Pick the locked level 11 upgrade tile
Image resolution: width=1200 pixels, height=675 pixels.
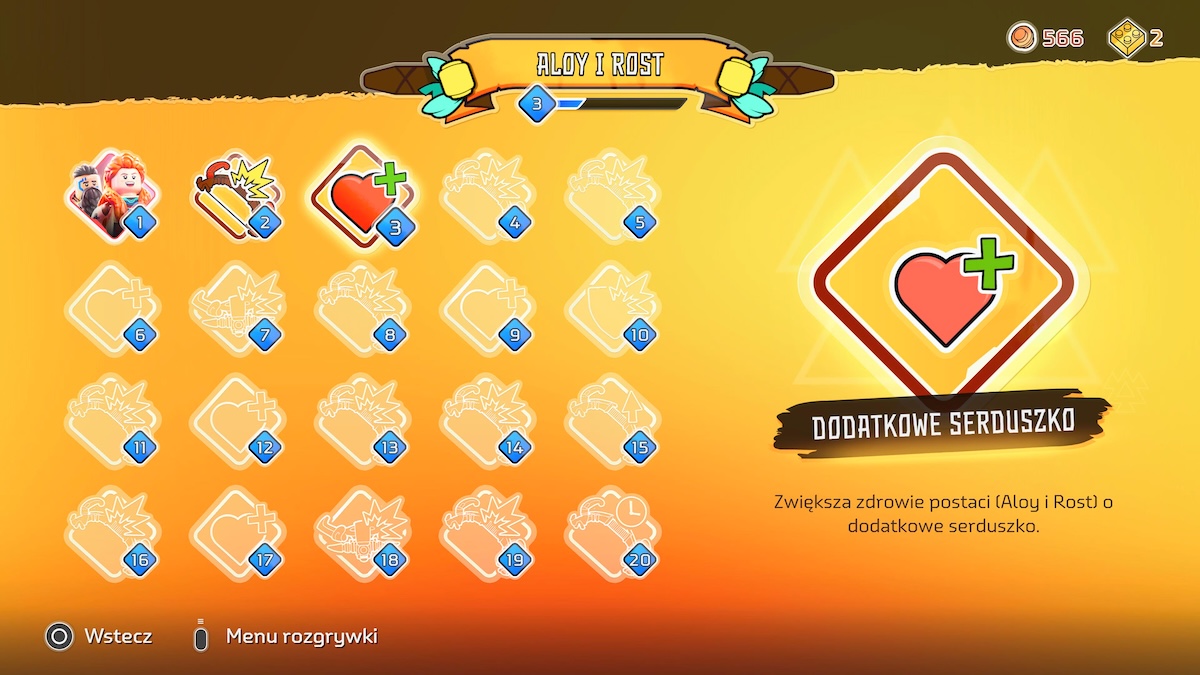(x=110, y=422)
